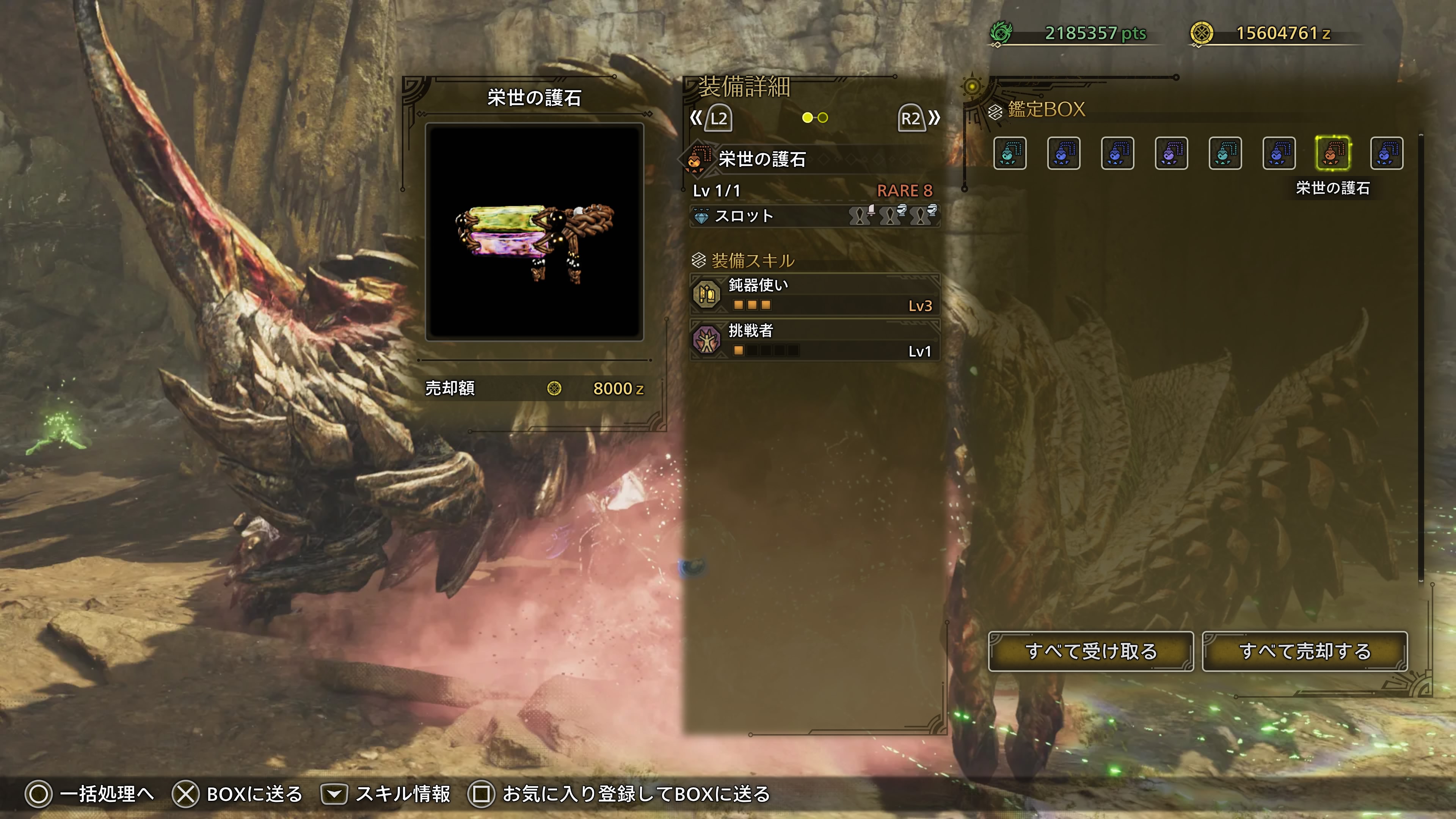Choose すべて受け取る to receive all talismans
Screen dimensions: 1456x819
(1090, 651)
